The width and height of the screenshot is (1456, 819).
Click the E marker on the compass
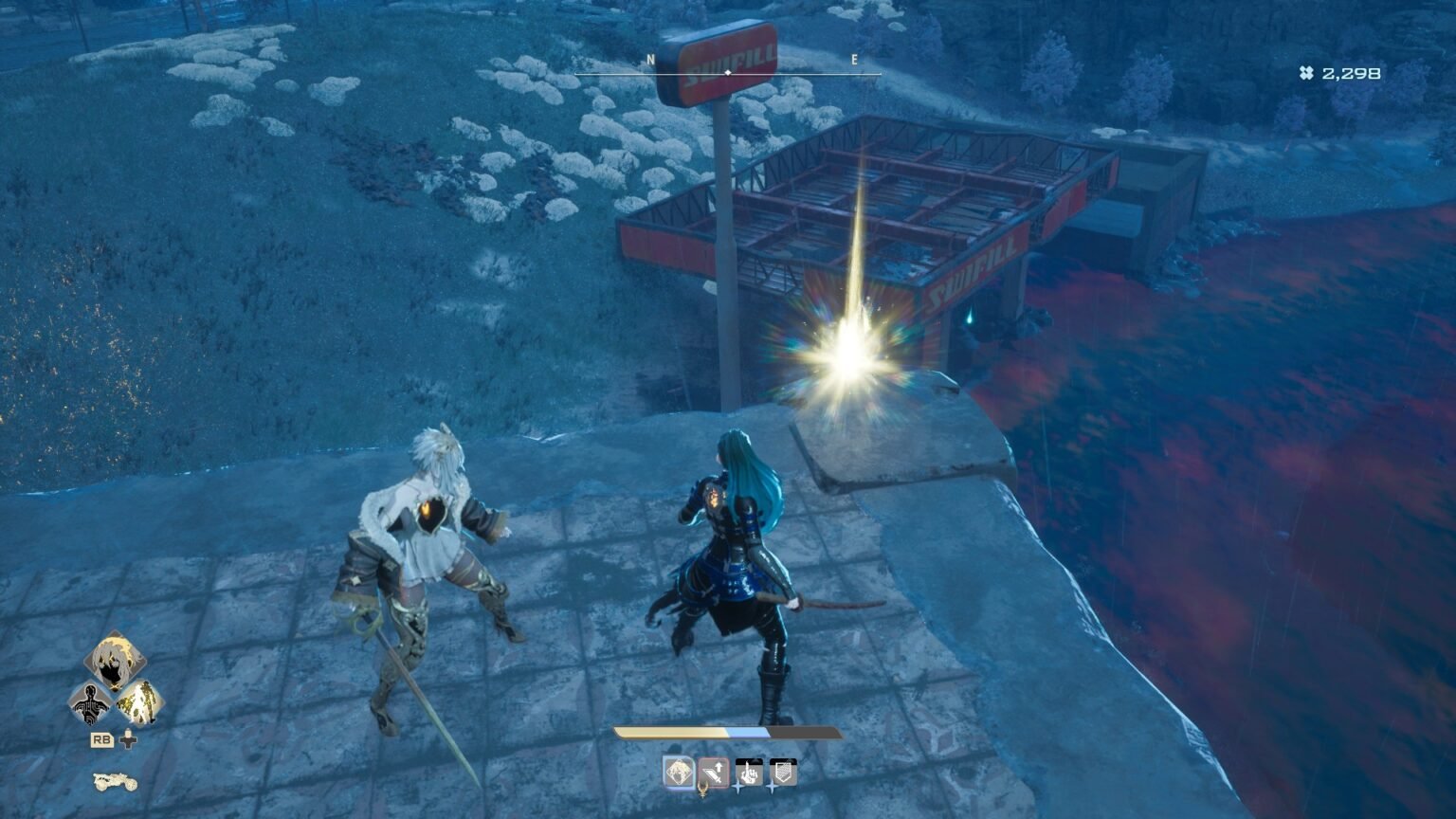coord(856,58)
